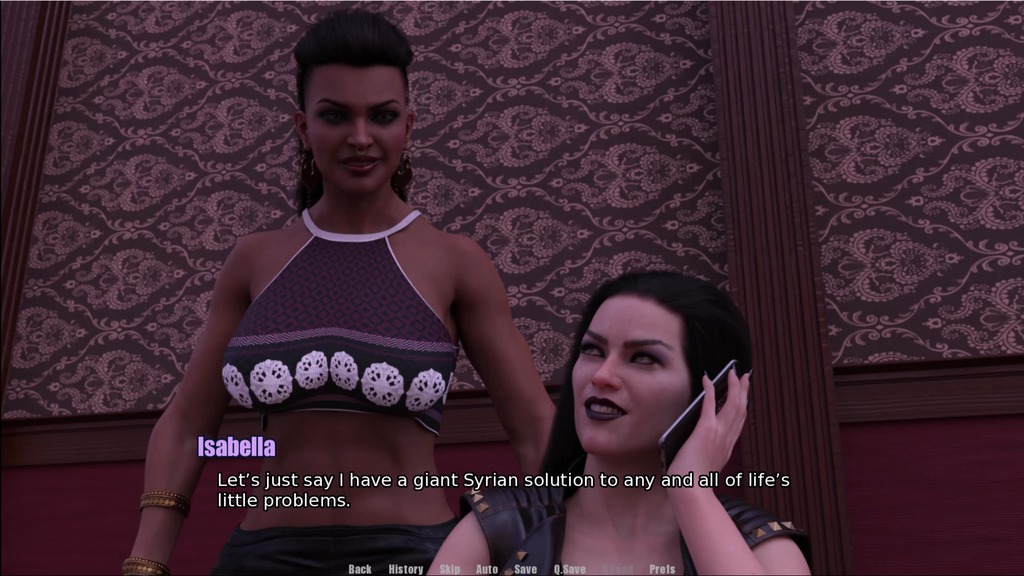
Task: Open the Prefs settings menu
Action: coord(662,569)
